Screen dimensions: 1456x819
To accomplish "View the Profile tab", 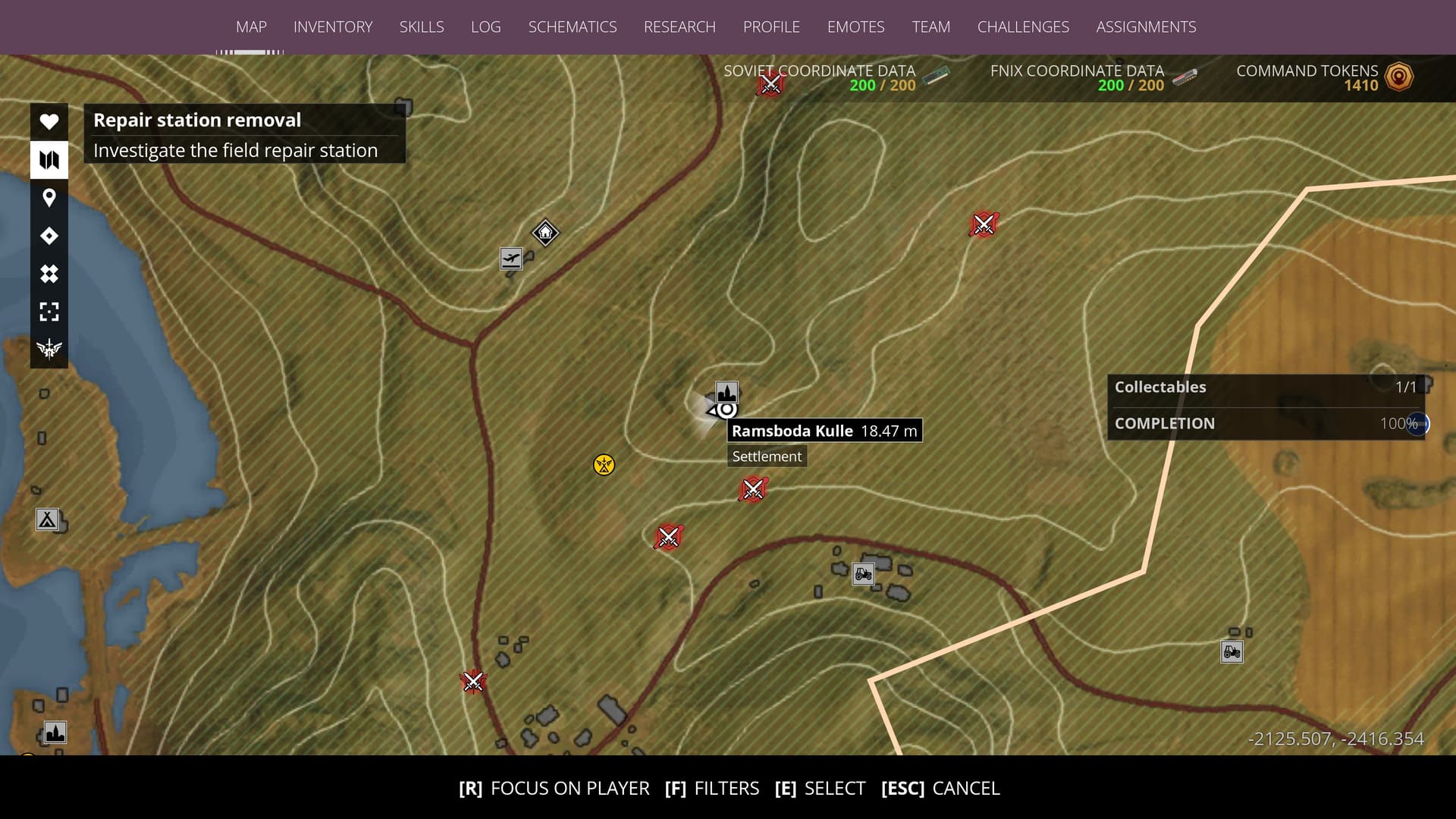I will coord(771,27).
